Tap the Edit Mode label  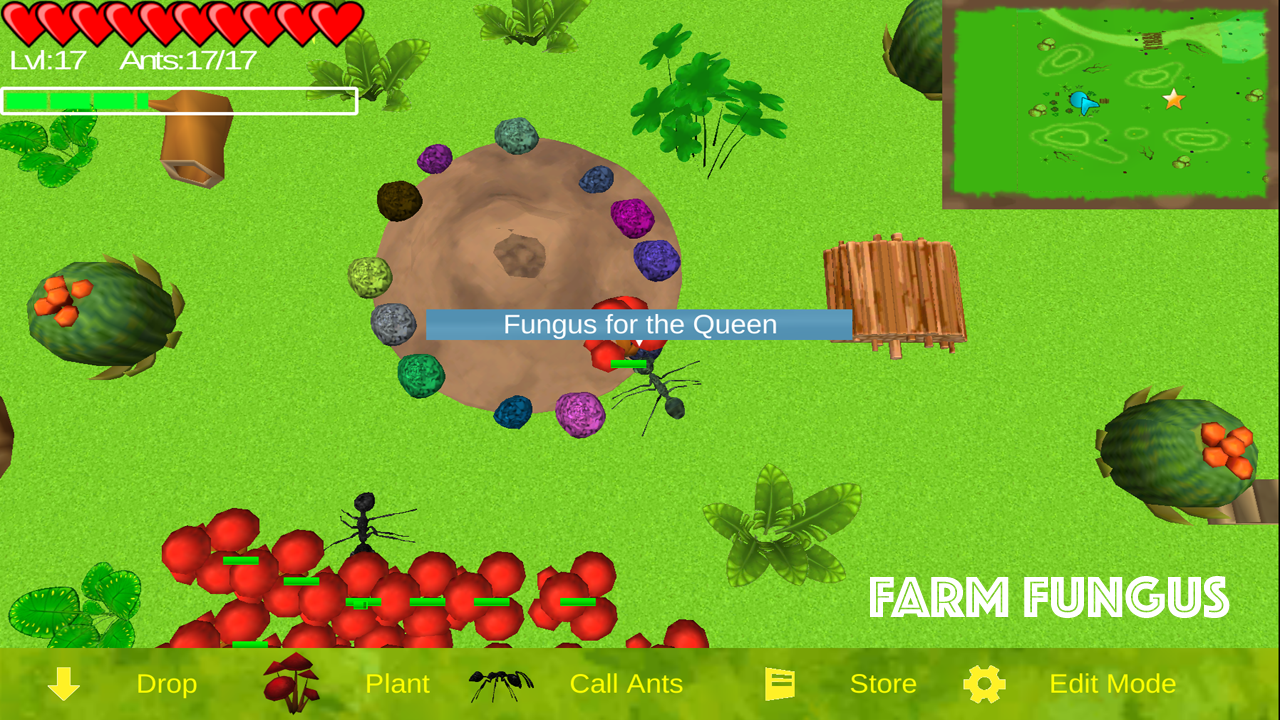tap(1112, 684)
